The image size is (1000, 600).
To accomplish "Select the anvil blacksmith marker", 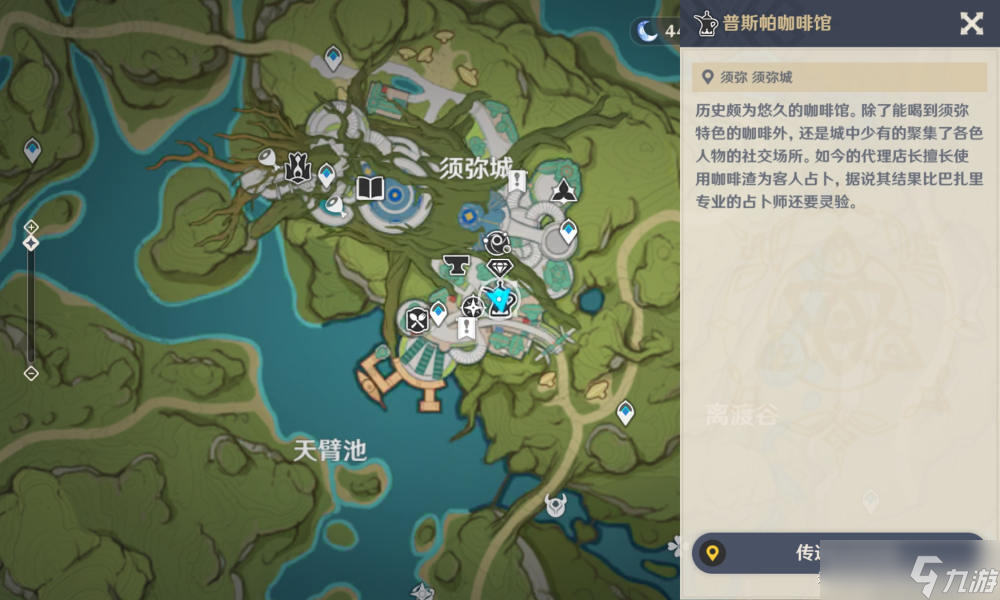I will 457,265.
